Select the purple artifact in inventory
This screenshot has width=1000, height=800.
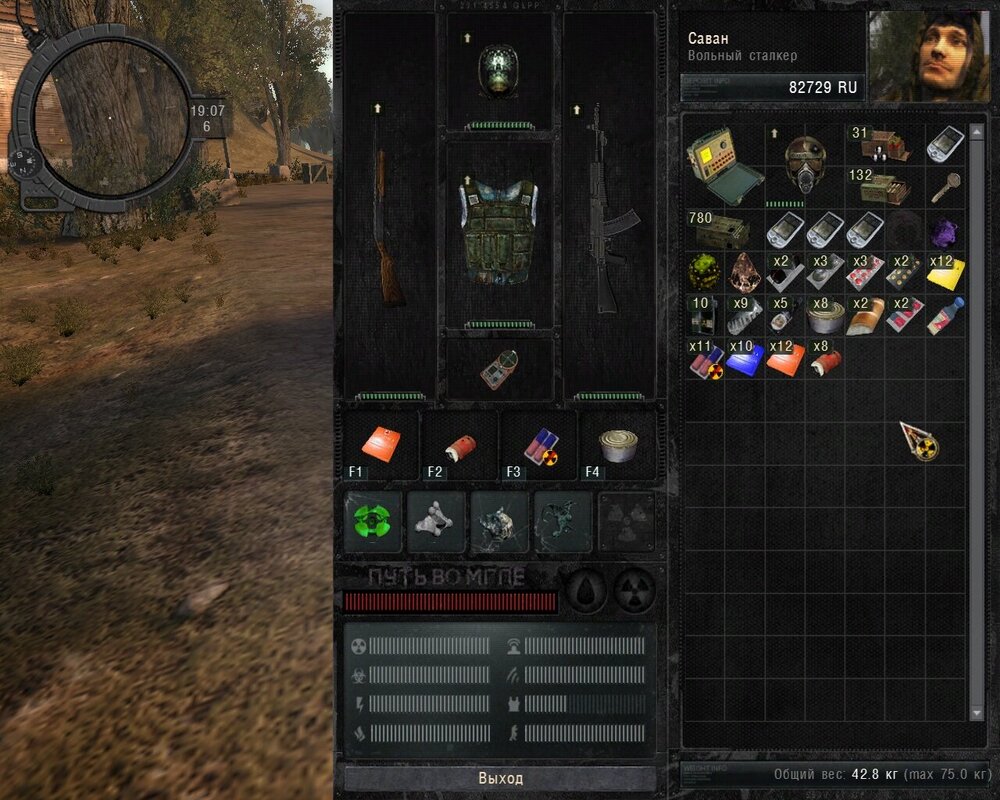click(x=945, y=232)
